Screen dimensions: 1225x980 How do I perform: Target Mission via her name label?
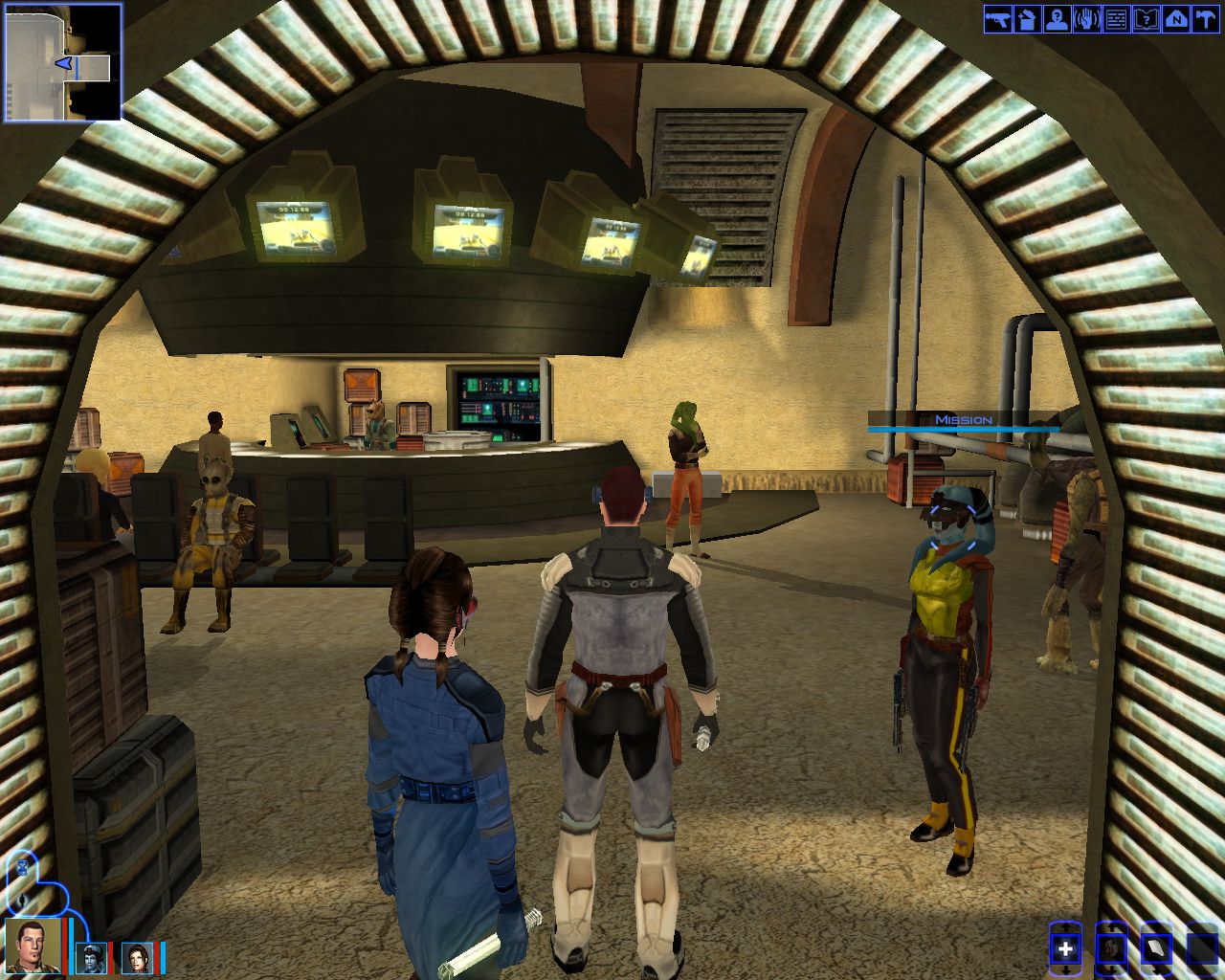963,420
